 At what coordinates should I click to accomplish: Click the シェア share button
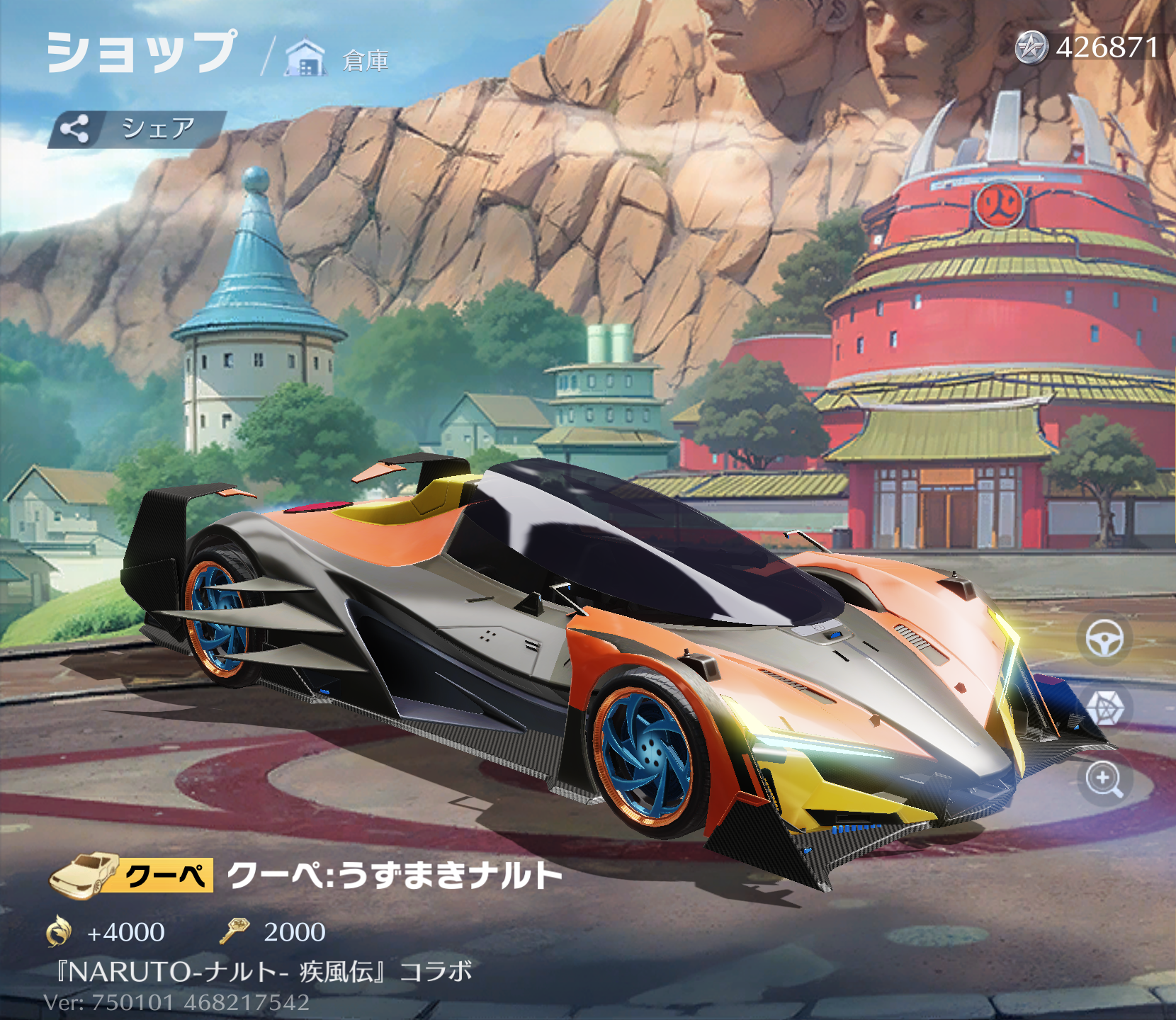(x=137, y=129)
